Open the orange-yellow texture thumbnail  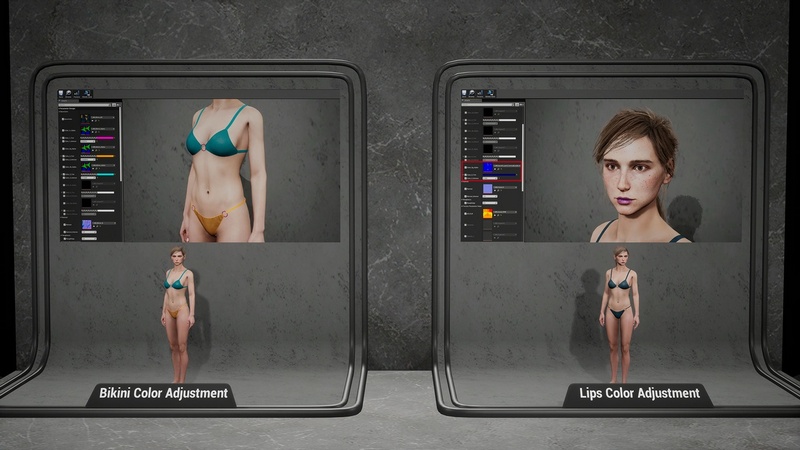tap(488, 213)
